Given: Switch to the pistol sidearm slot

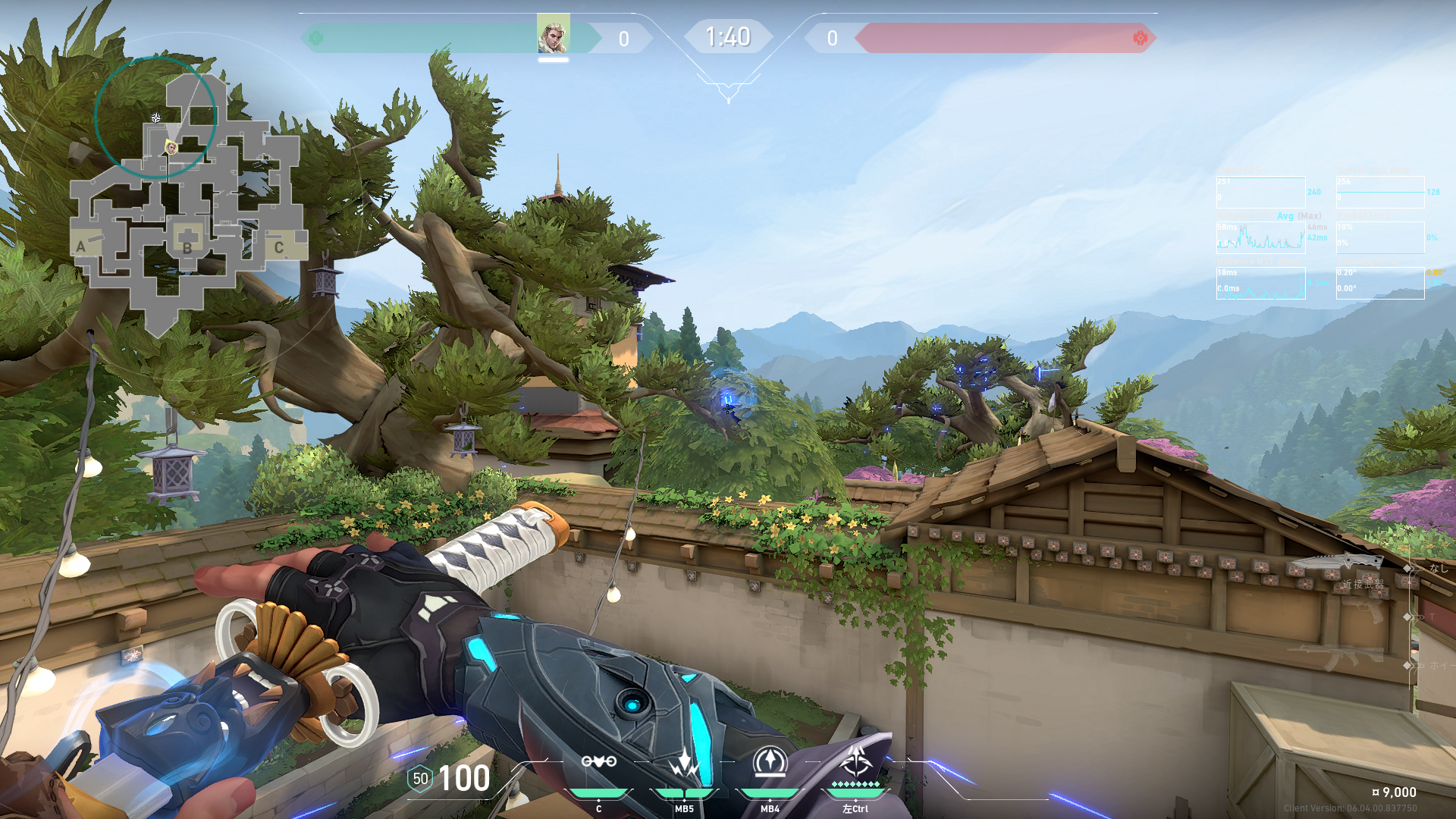Looking at the screenshot, I should [1365, 610].
